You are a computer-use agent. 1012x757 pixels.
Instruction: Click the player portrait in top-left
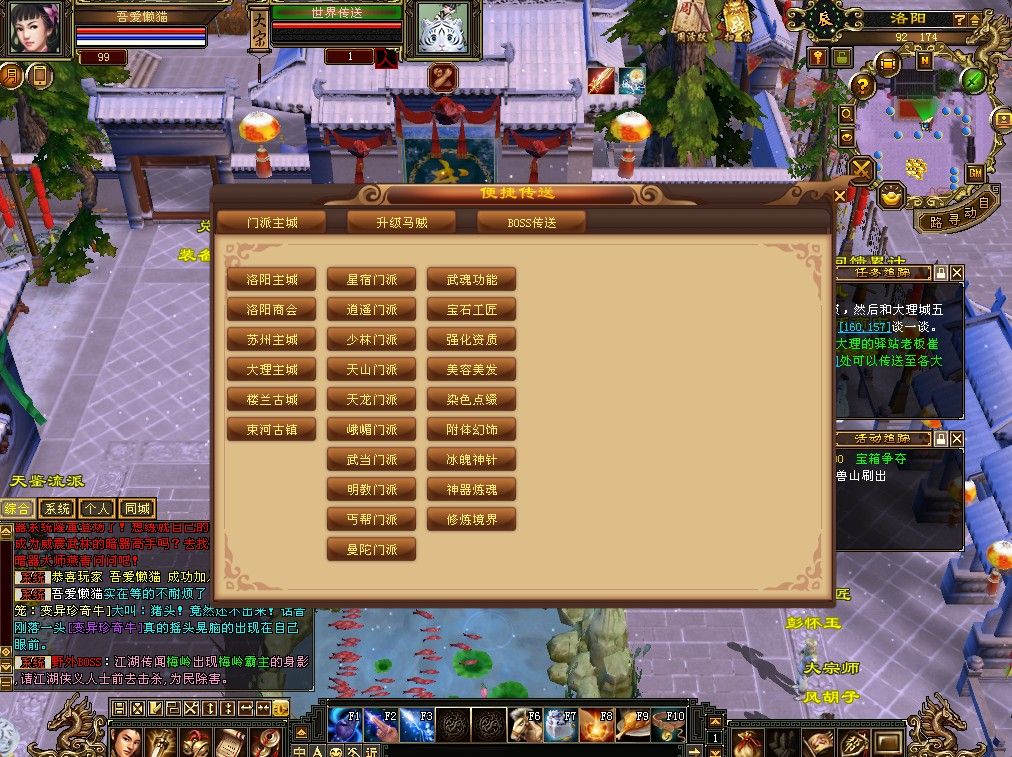click(x=36, y=28)
